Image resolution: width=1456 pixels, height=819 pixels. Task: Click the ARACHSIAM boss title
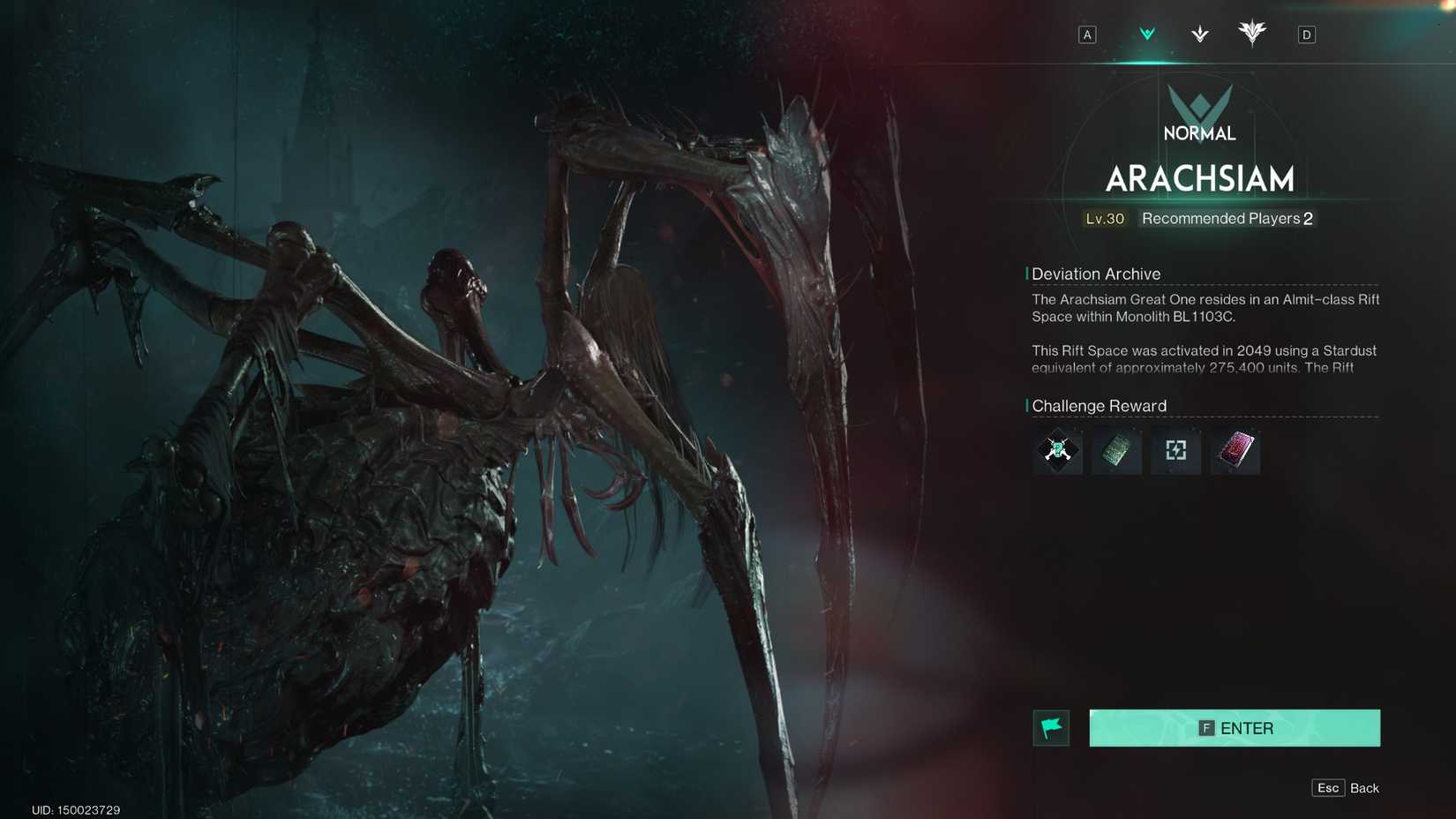(x=1200, y=179)
